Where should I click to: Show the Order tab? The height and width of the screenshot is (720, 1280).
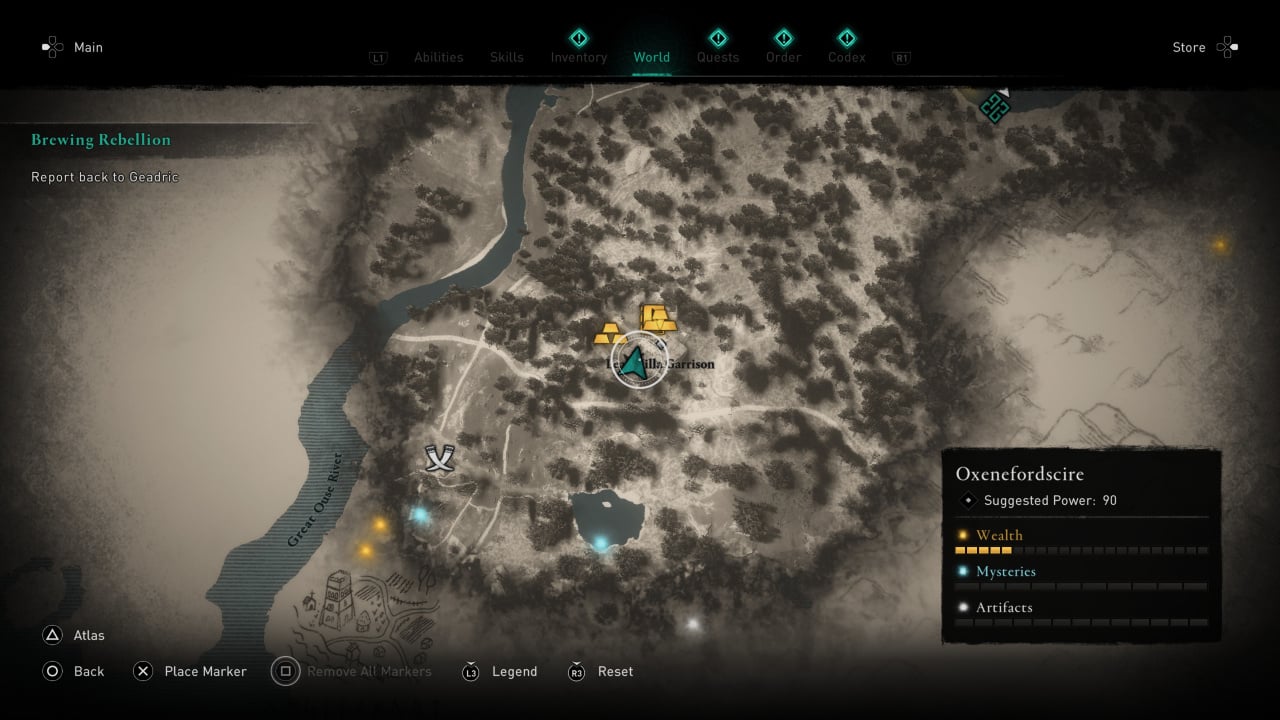point(783,57)
